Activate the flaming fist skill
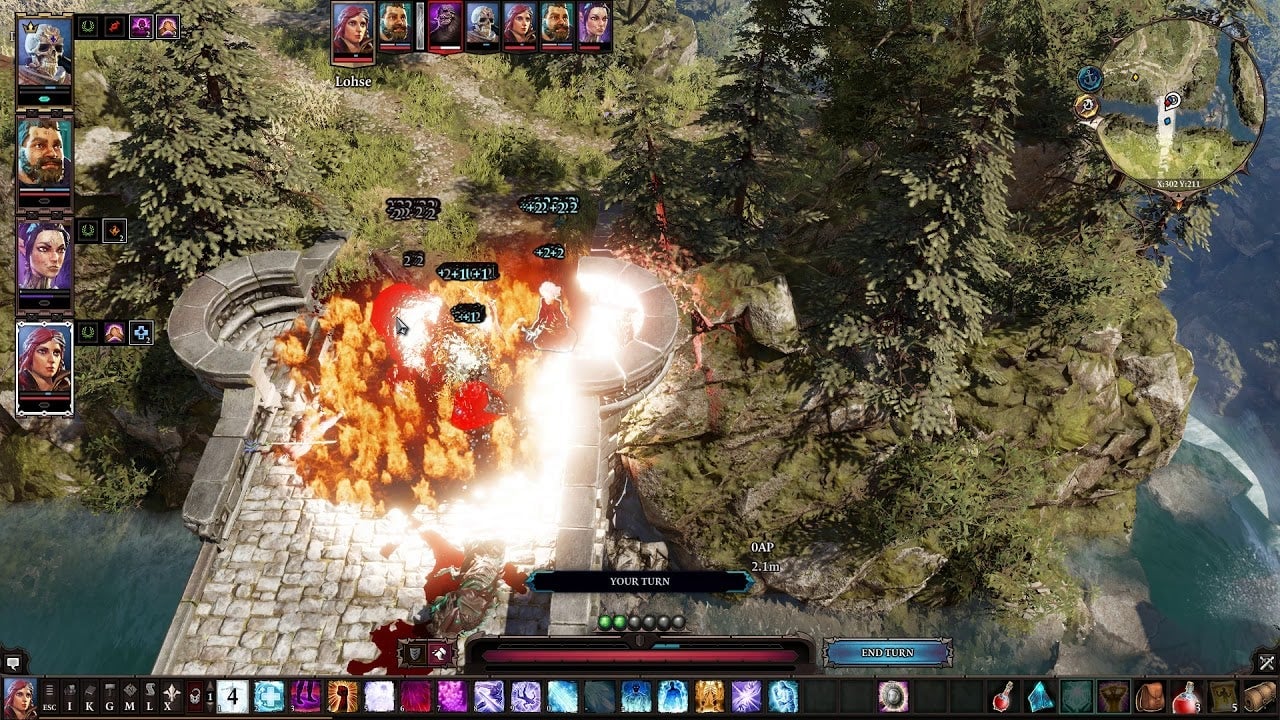1280x720 pixels. 342,696
